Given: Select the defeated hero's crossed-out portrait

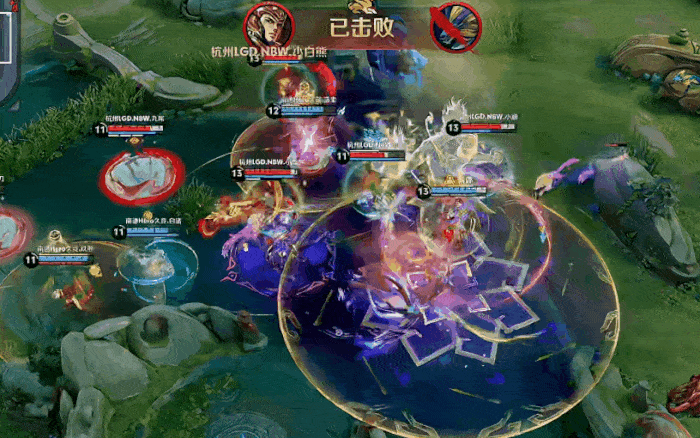Looking at the screenshot, I should pos(455,26).
